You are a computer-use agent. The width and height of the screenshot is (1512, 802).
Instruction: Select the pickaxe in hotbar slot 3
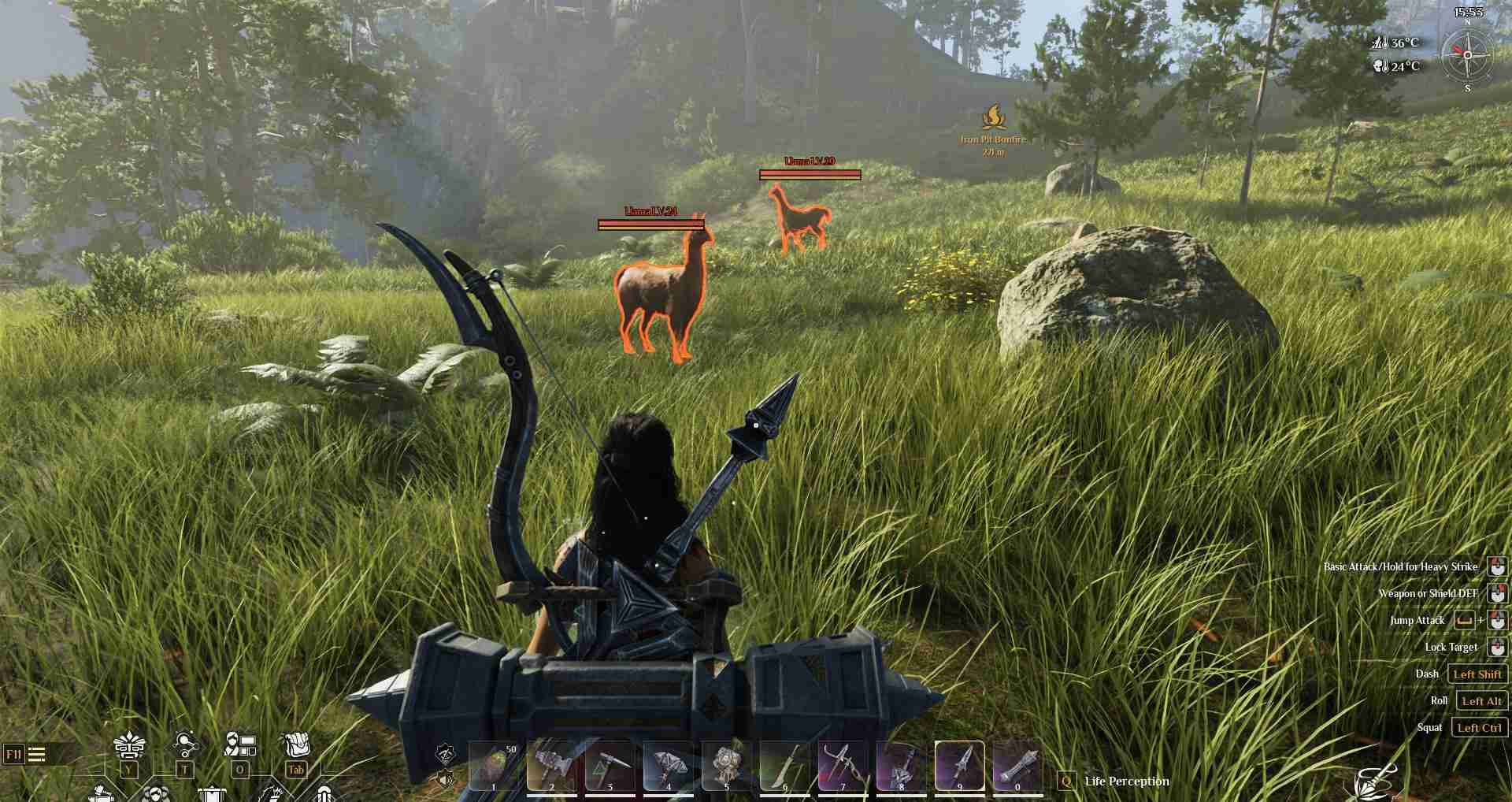point(610,765)
